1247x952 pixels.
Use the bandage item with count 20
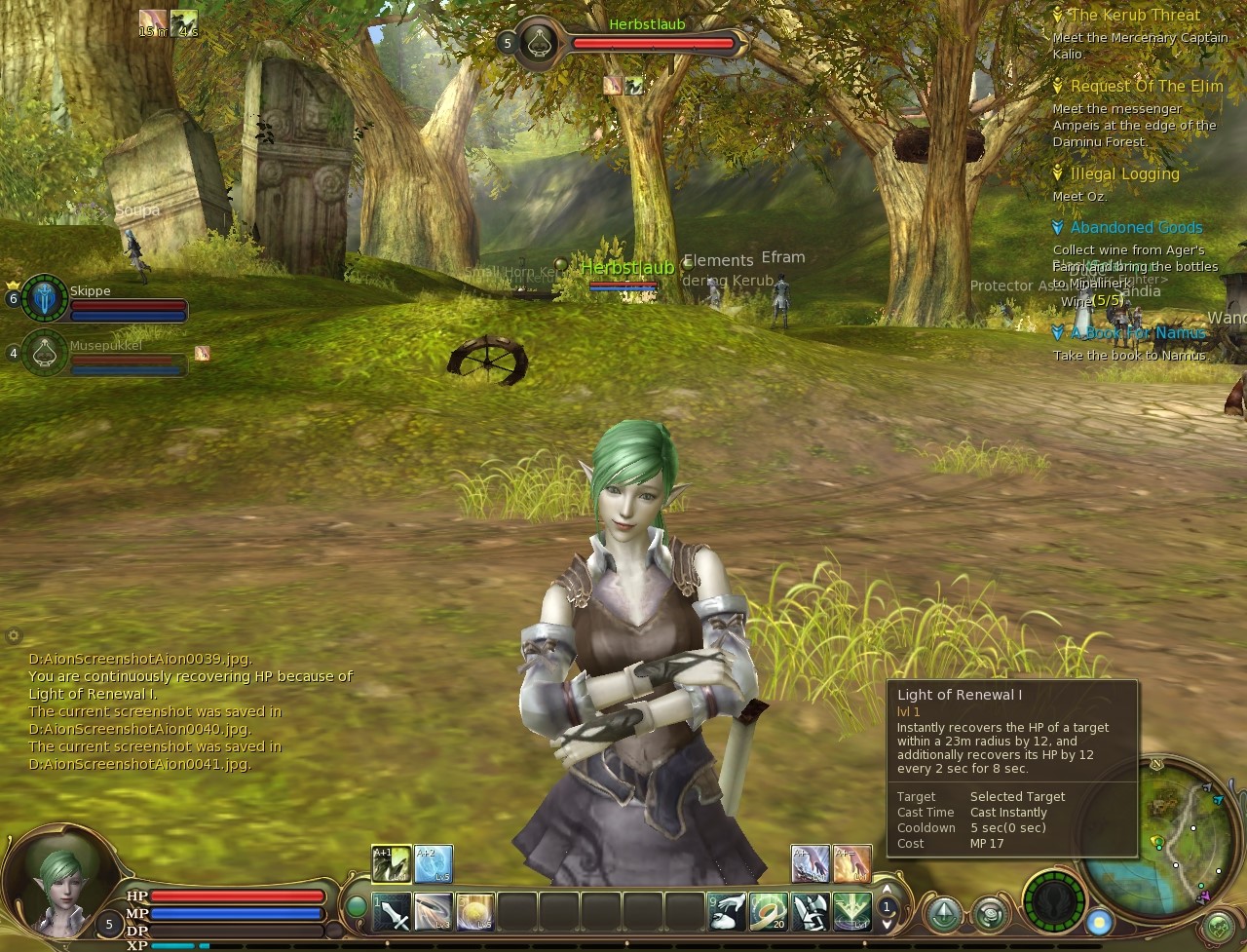[769, 912]
